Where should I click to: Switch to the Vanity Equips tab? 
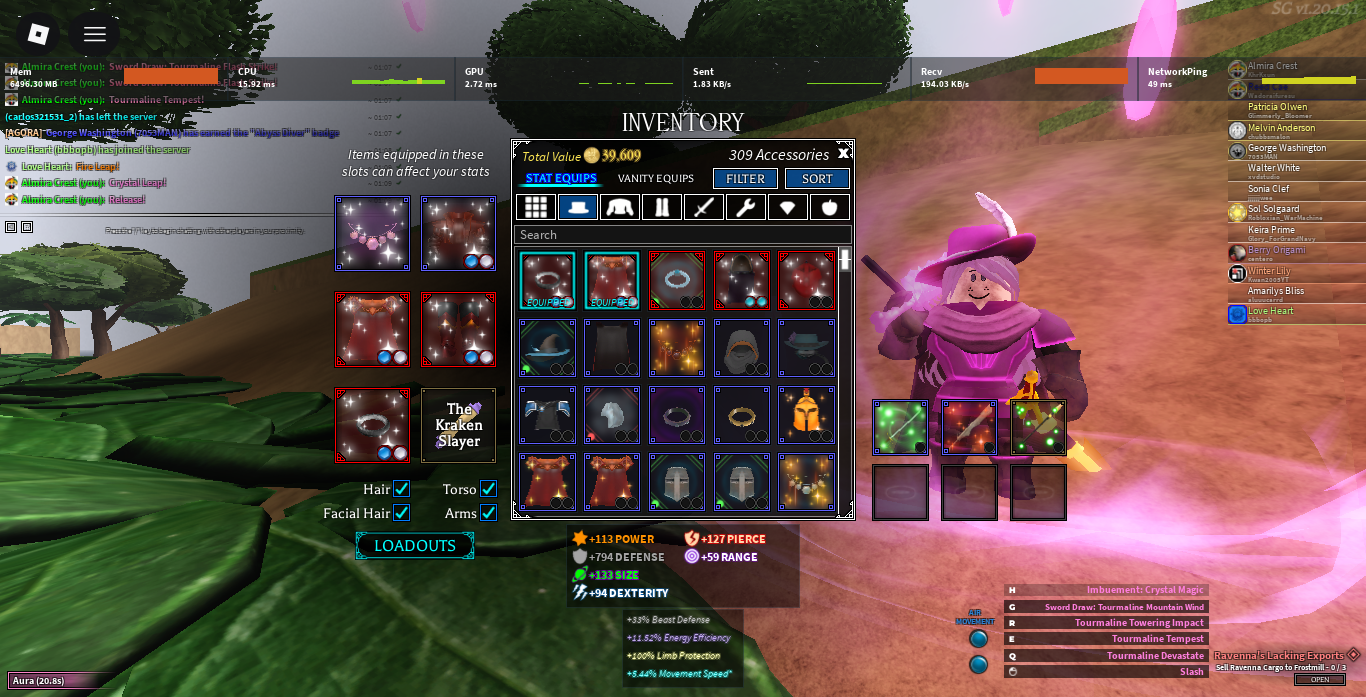(x=655, y=179)
